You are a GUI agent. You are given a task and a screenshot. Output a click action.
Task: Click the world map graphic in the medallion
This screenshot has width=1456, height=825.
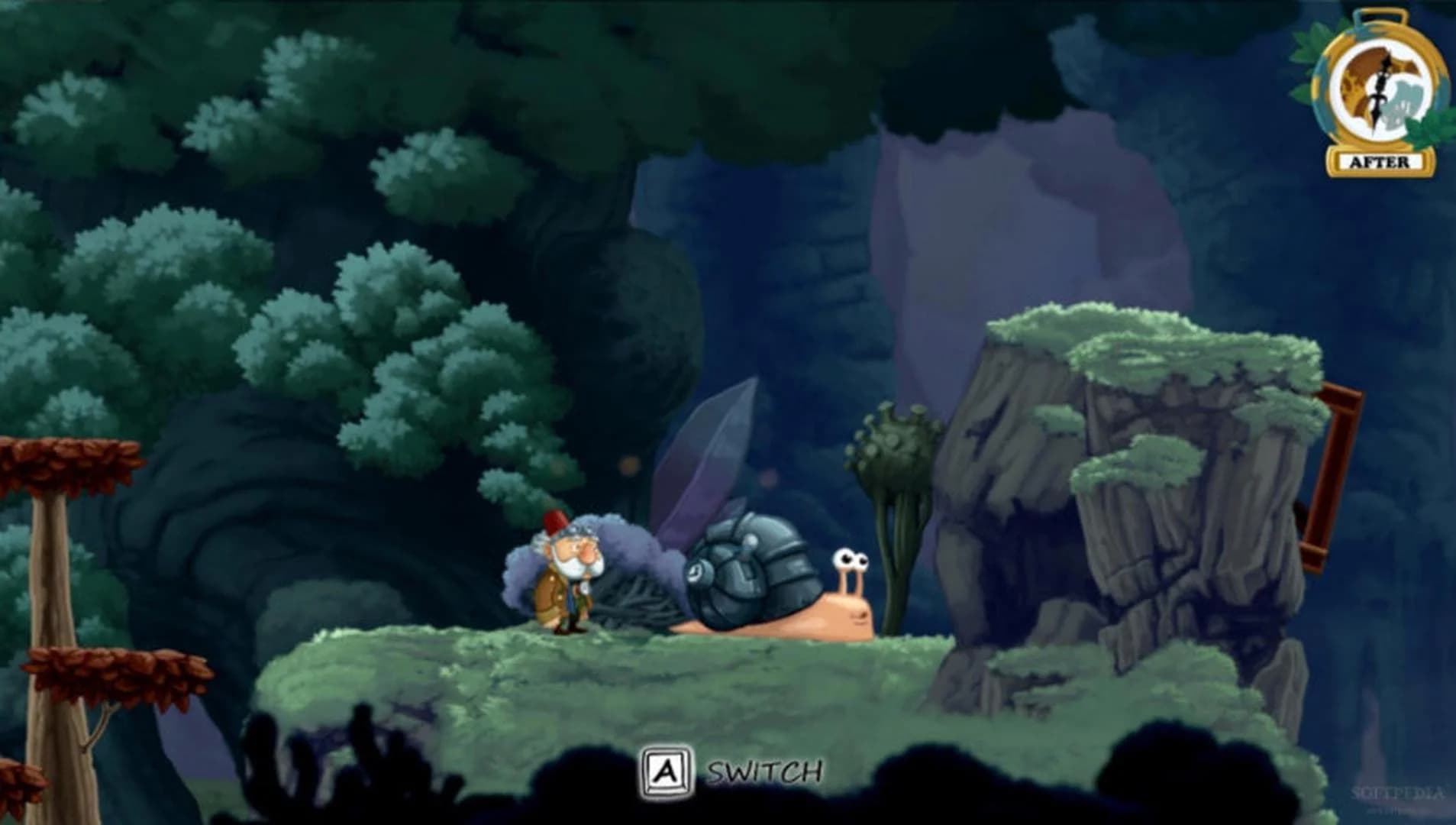click(x=1361, y=73)
